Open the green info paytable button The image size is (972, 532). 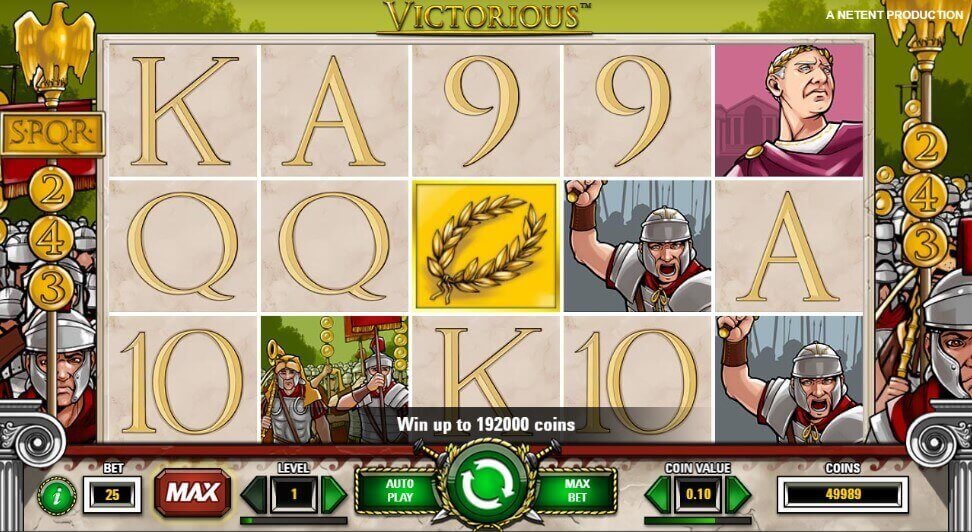pyautogui.click(x=56, y=494)
